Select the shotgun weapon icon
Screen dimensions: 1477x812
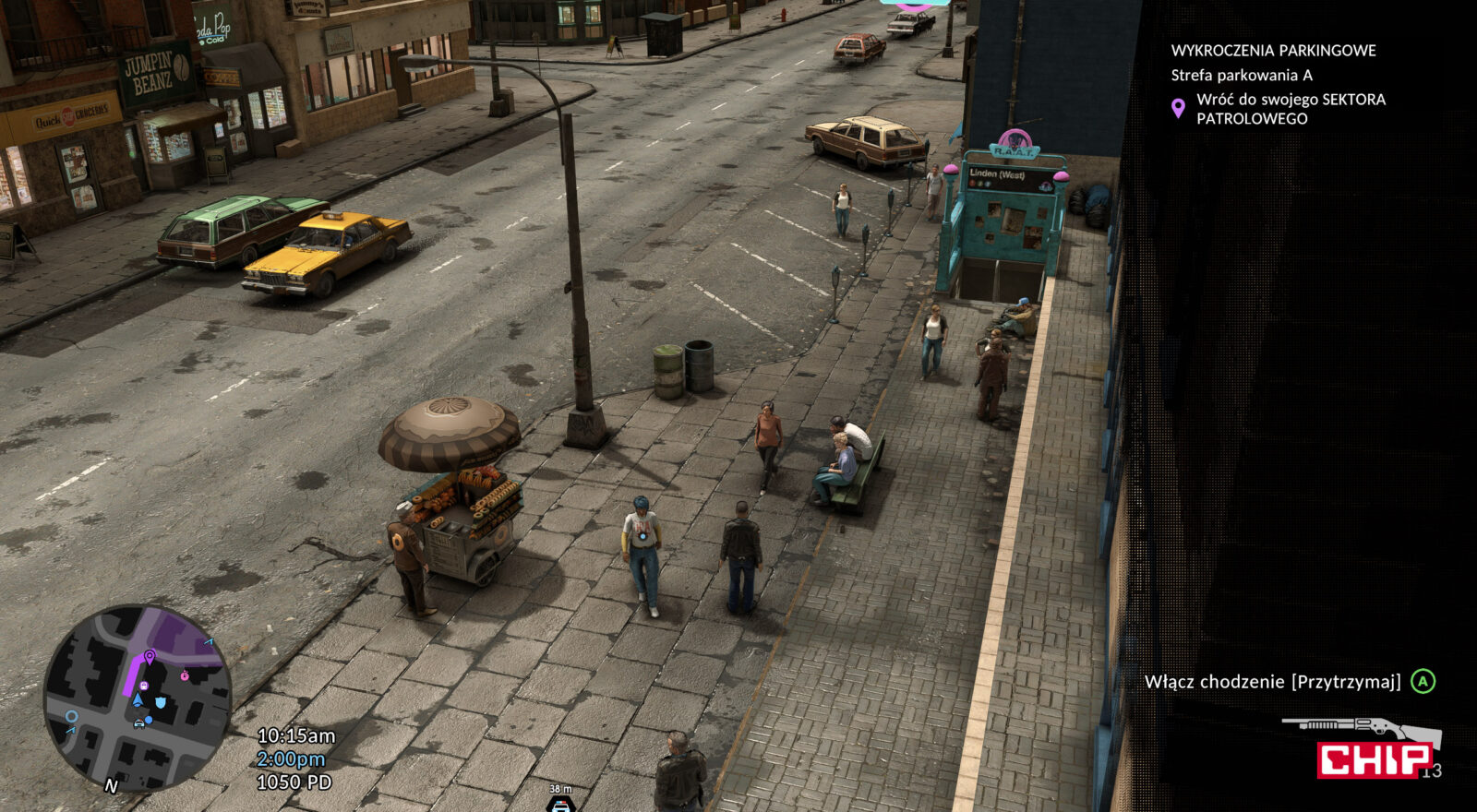(1361, 729)
